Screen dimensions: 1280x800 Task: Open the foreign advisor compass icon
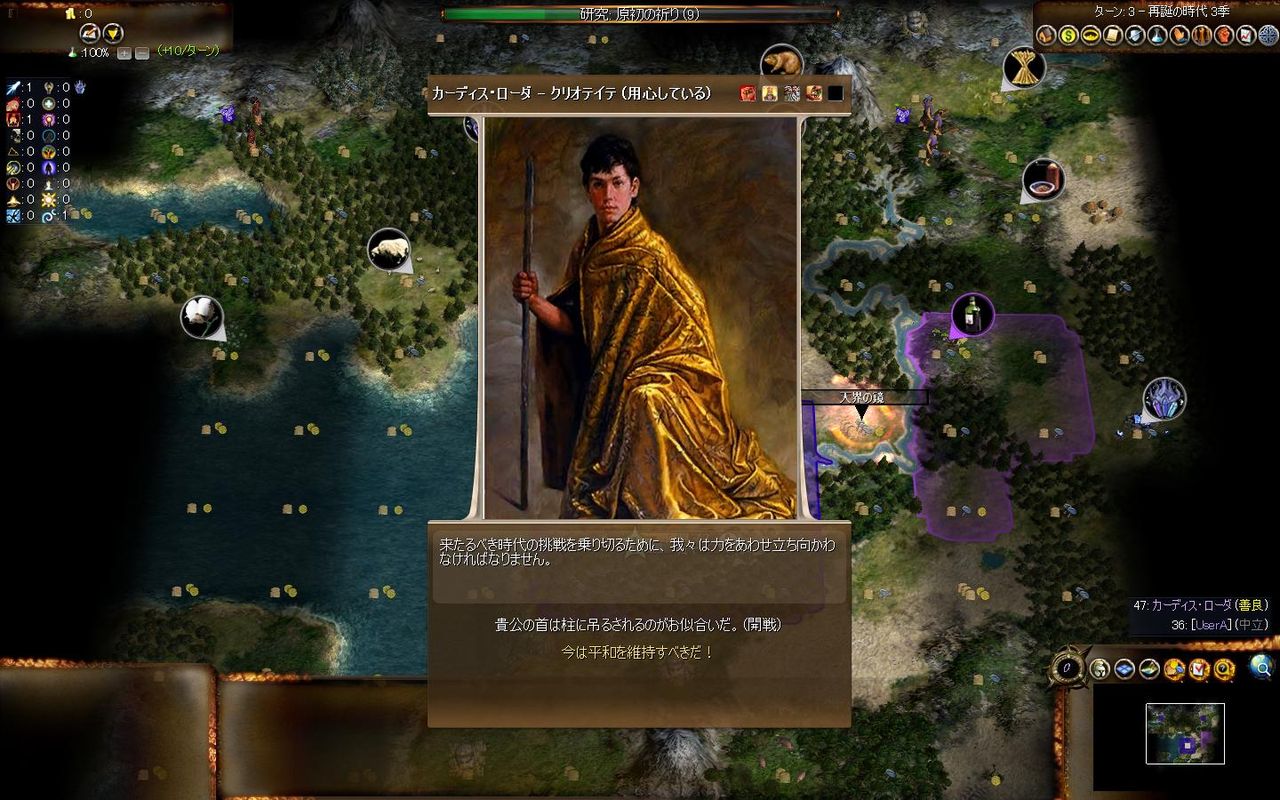coord(1267,33)
